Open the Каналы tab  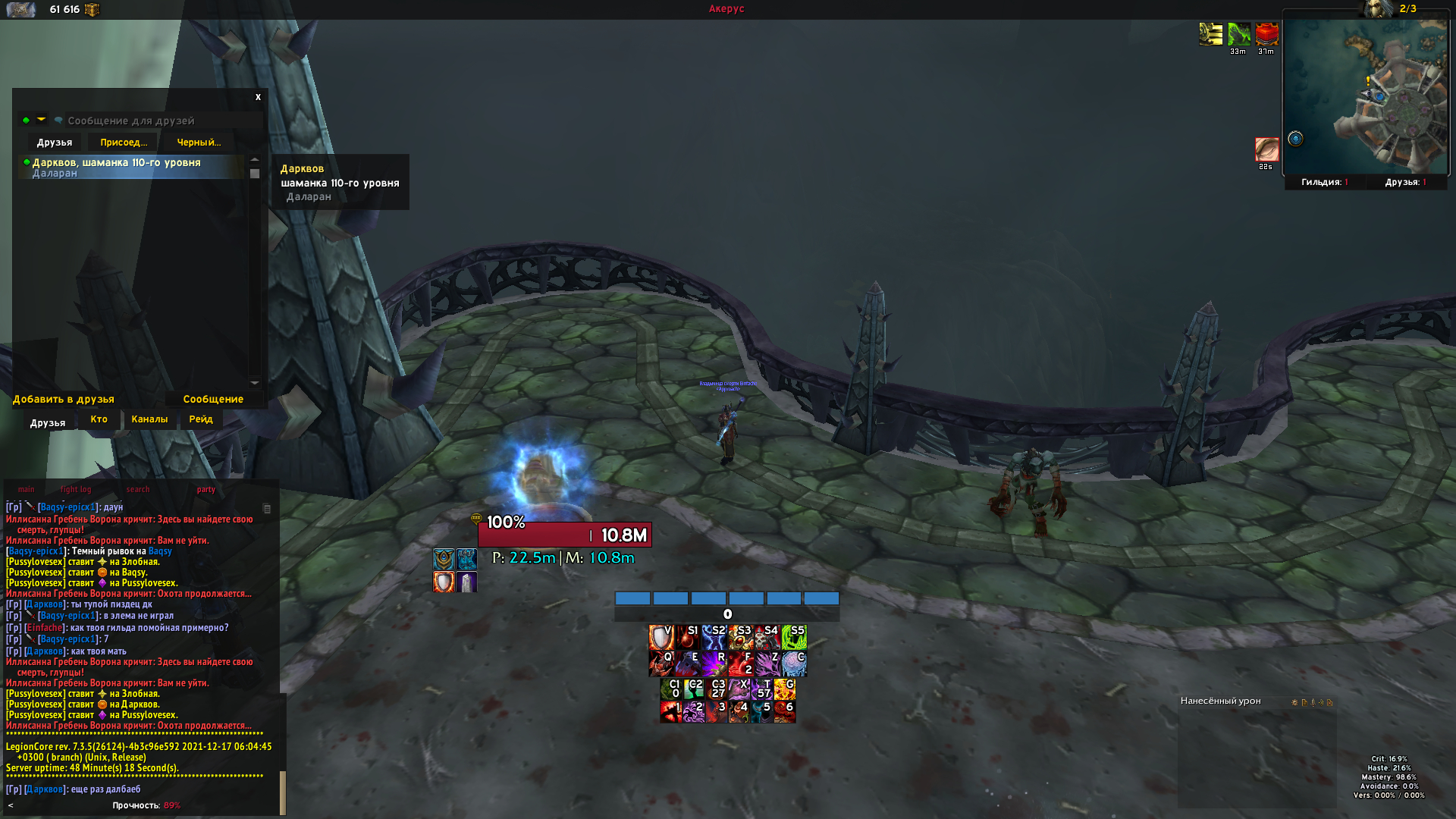[149, 419]
